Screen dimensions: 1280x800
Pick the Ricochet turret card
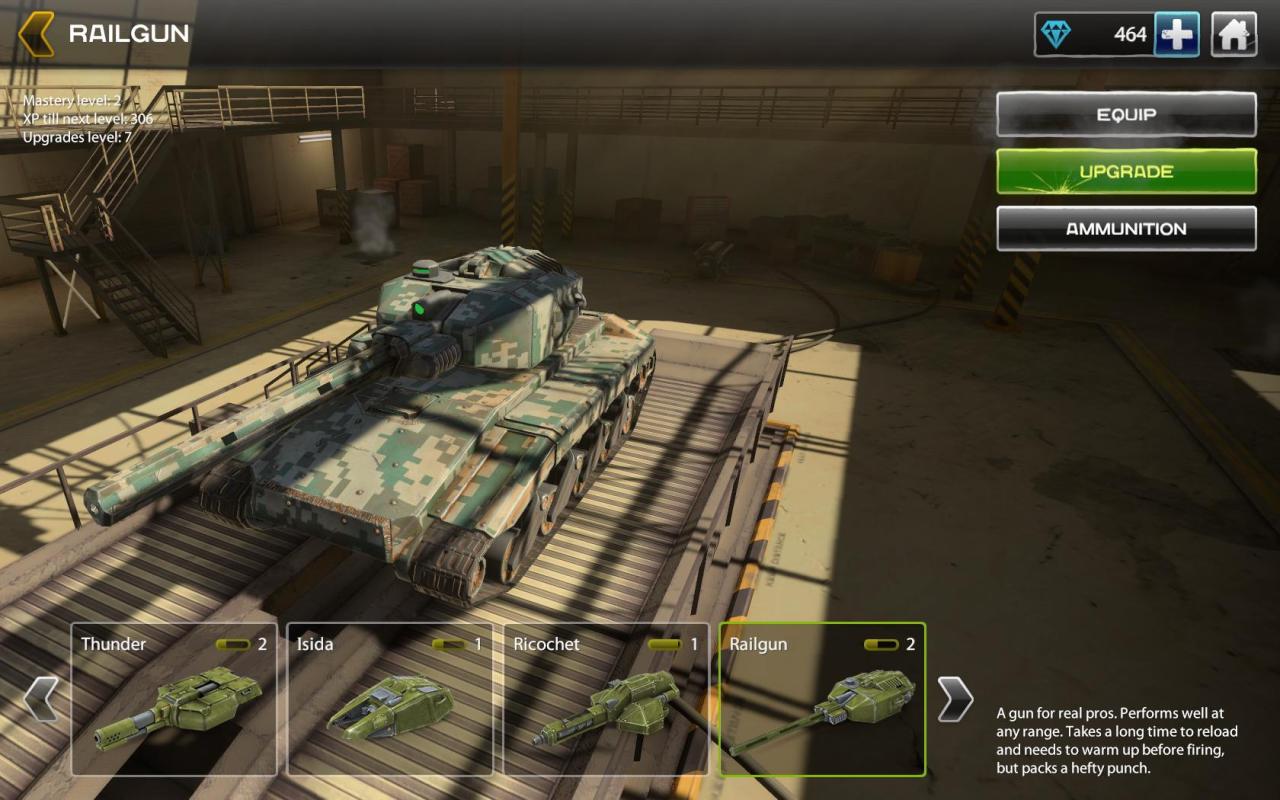[x=606, y=699]
